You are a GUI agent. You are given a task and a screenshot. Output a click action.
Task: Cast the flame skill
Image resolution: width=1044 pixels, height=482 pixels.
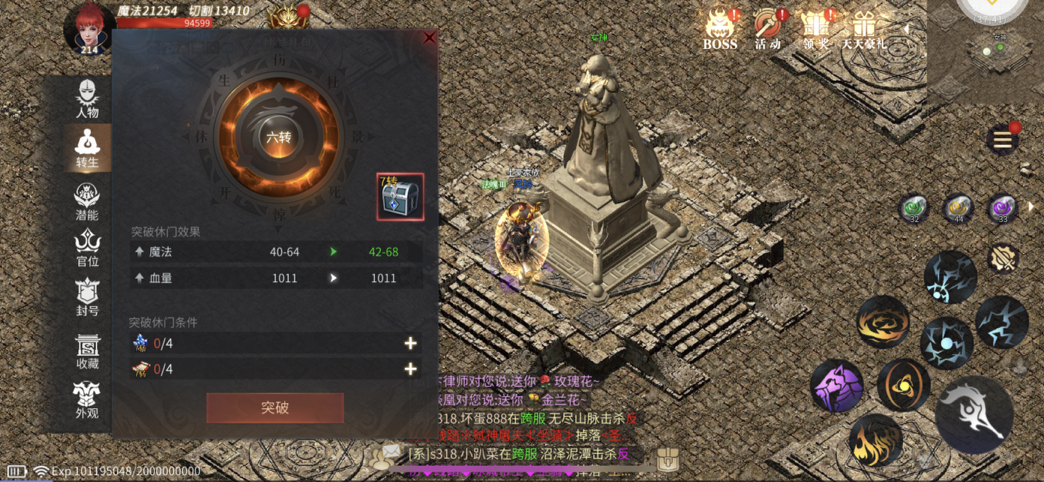tap(875, 441)
